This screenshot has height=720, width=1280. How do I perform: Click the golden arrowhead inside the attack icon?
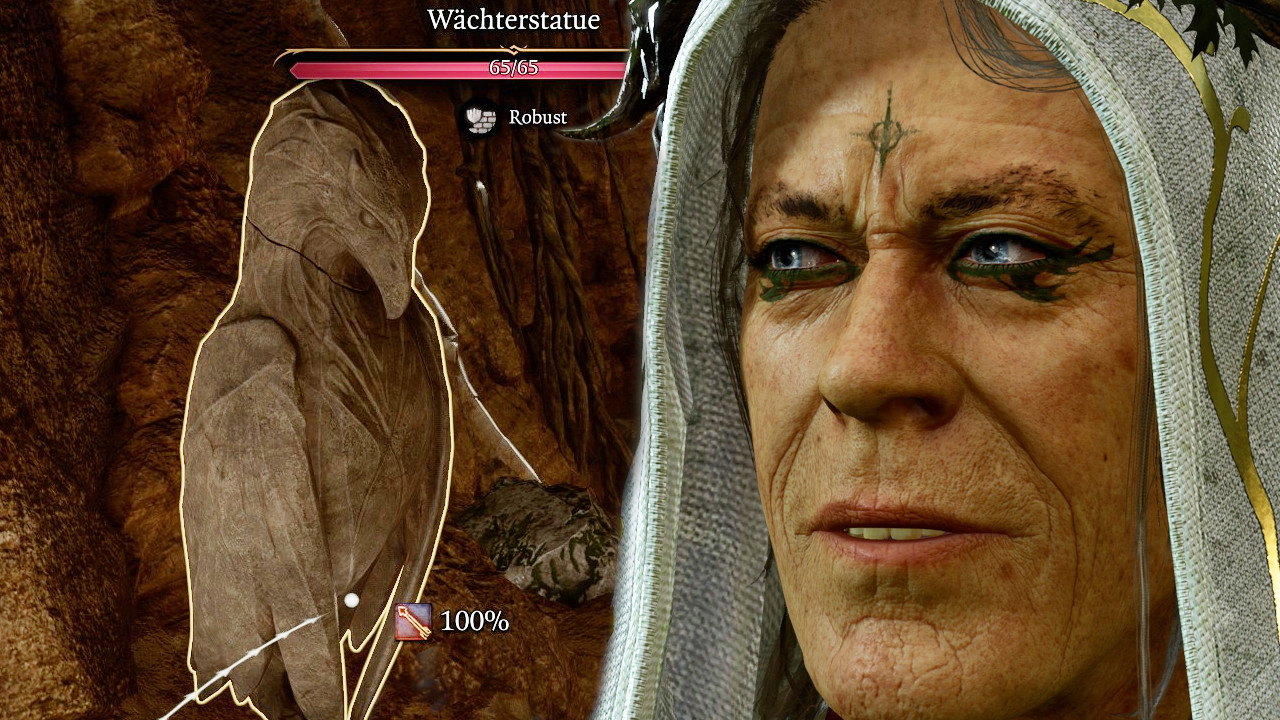(x=403, y=610)
